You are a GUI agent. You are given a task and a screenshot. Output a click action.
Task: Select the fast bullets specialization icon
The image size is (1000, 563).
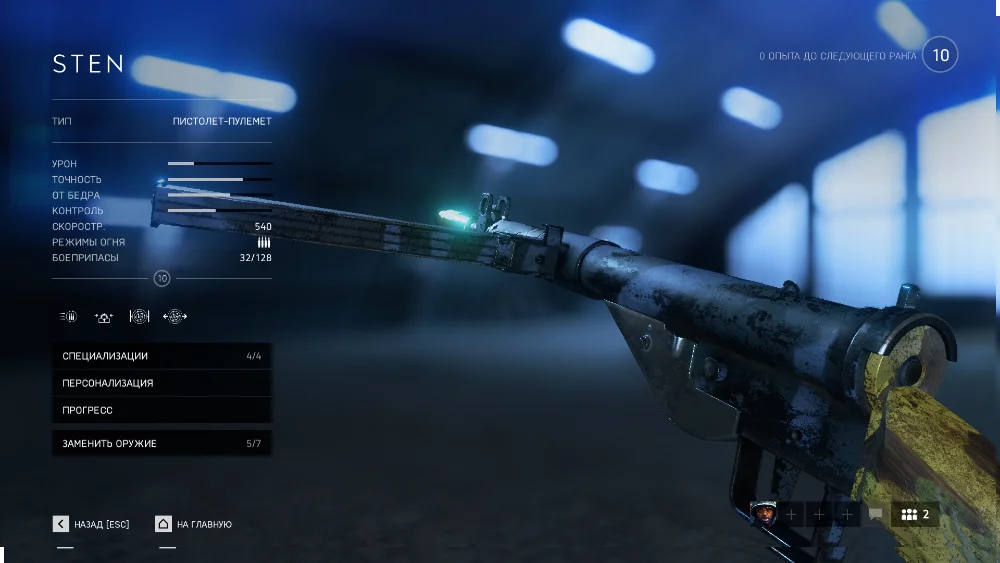click(68, 317)
